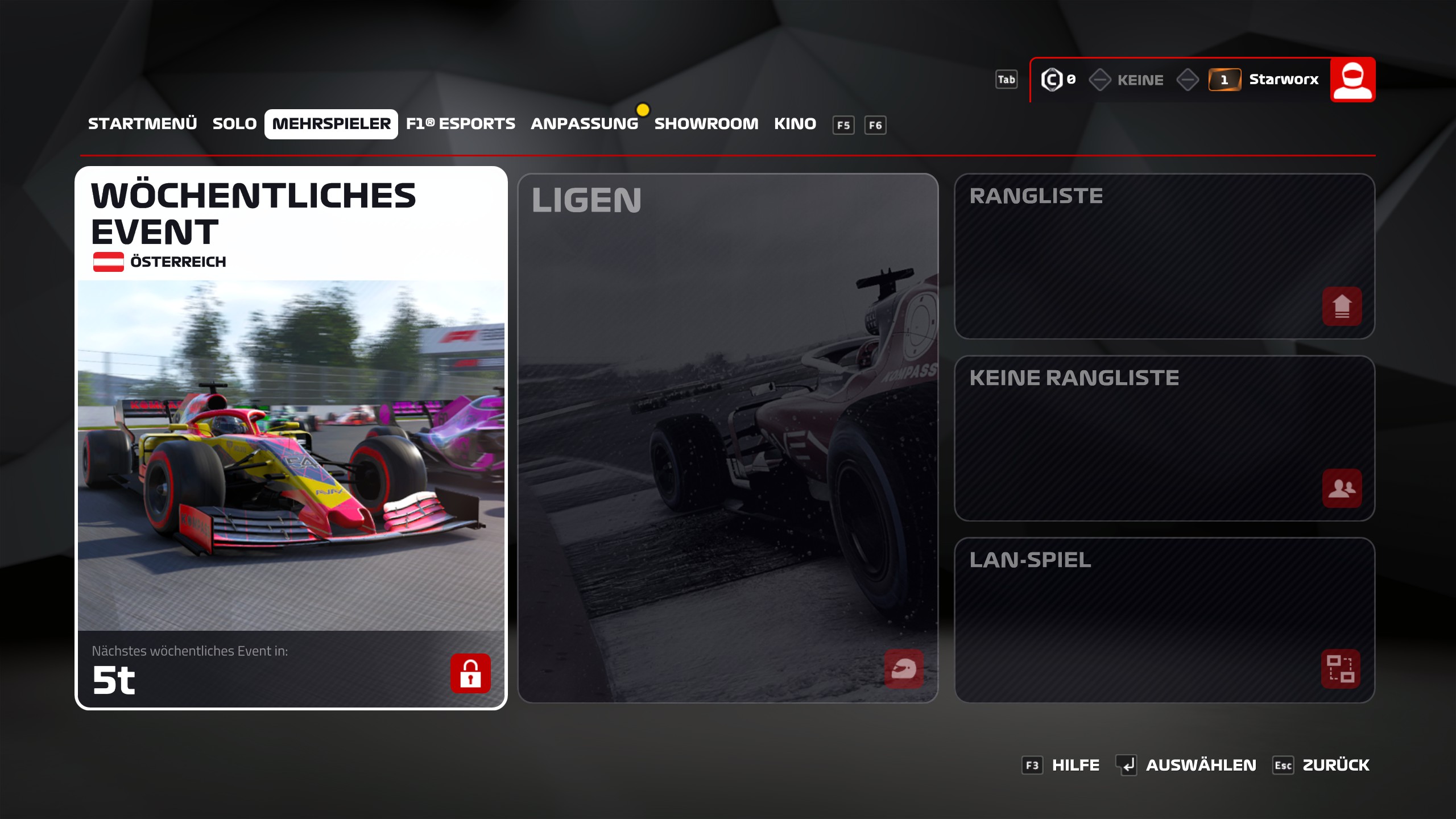Choose the Ligen tile

coord(727,438)
